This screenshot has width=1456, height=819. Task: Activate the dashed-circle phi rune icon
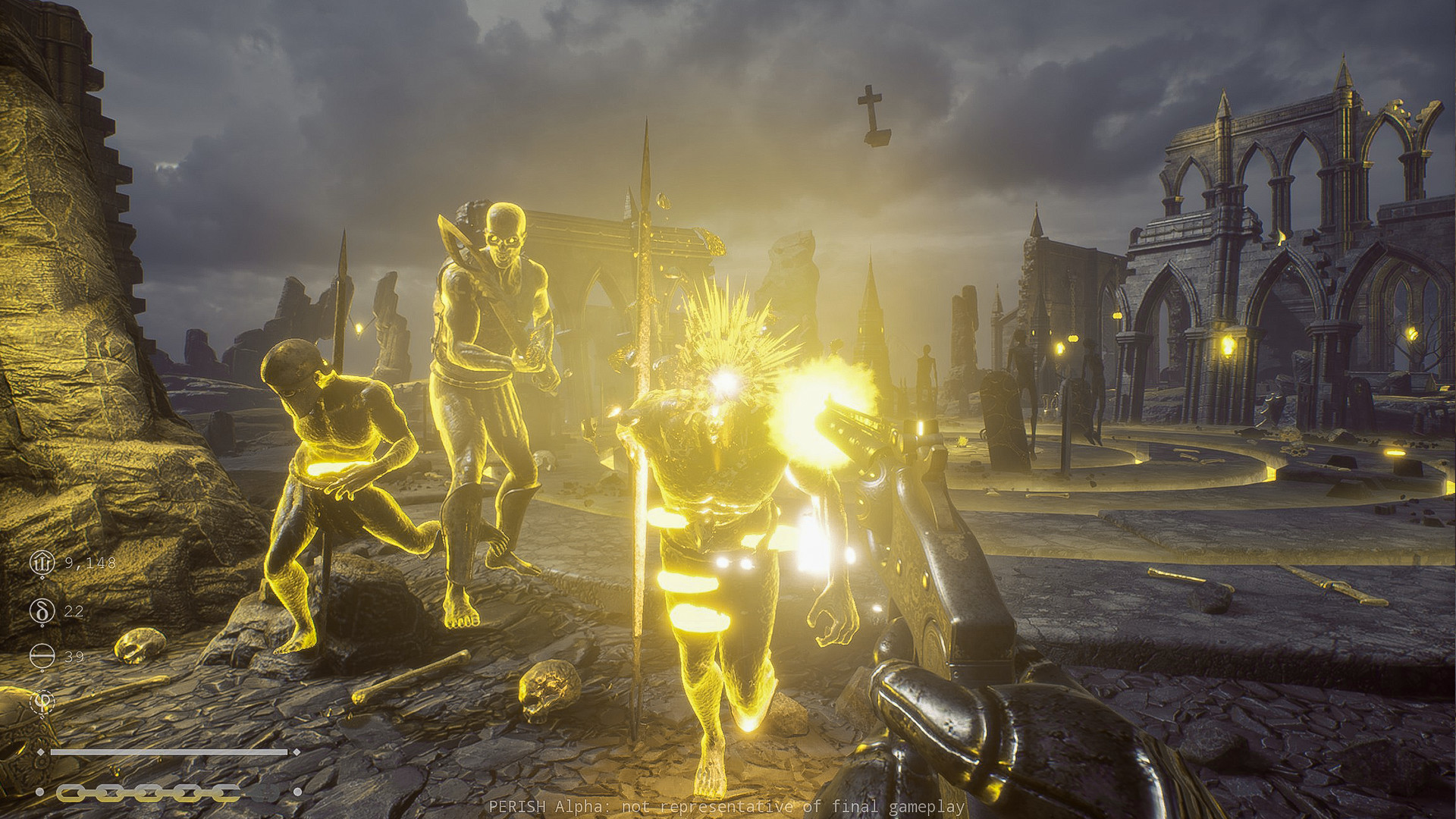tap(42, 702)
